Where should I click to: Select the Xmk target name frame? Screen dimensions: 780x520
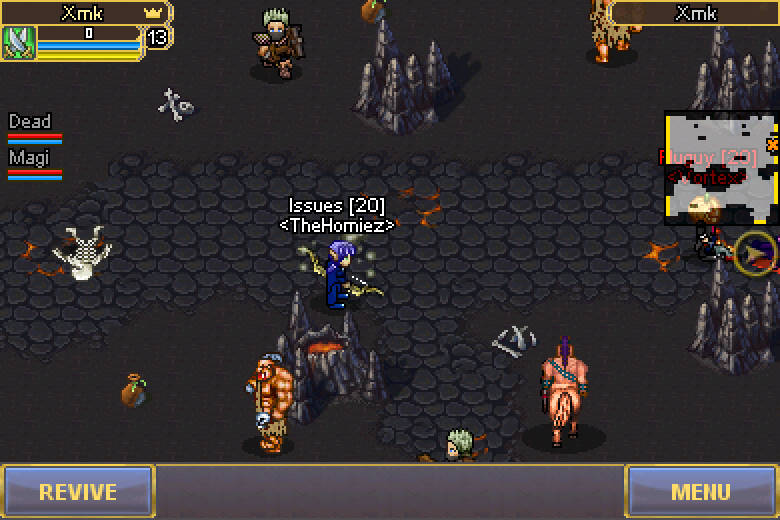(x=695, y=13)
